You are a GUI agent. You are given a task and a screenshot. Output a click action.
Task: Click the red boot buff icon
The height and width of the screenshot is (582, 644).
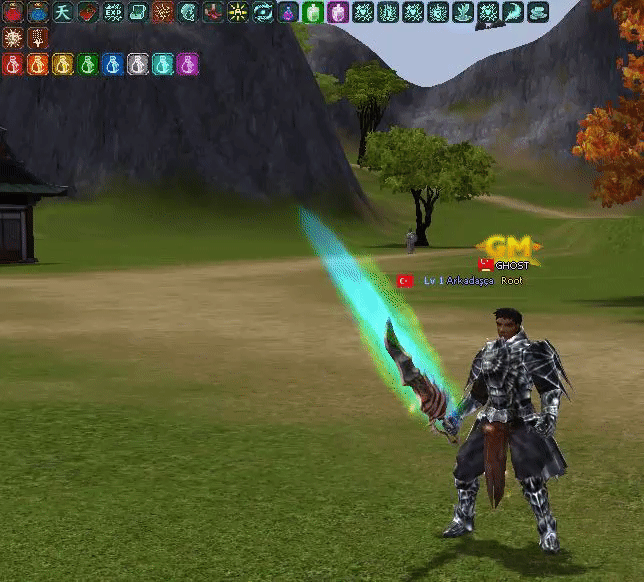click(213, 12)
